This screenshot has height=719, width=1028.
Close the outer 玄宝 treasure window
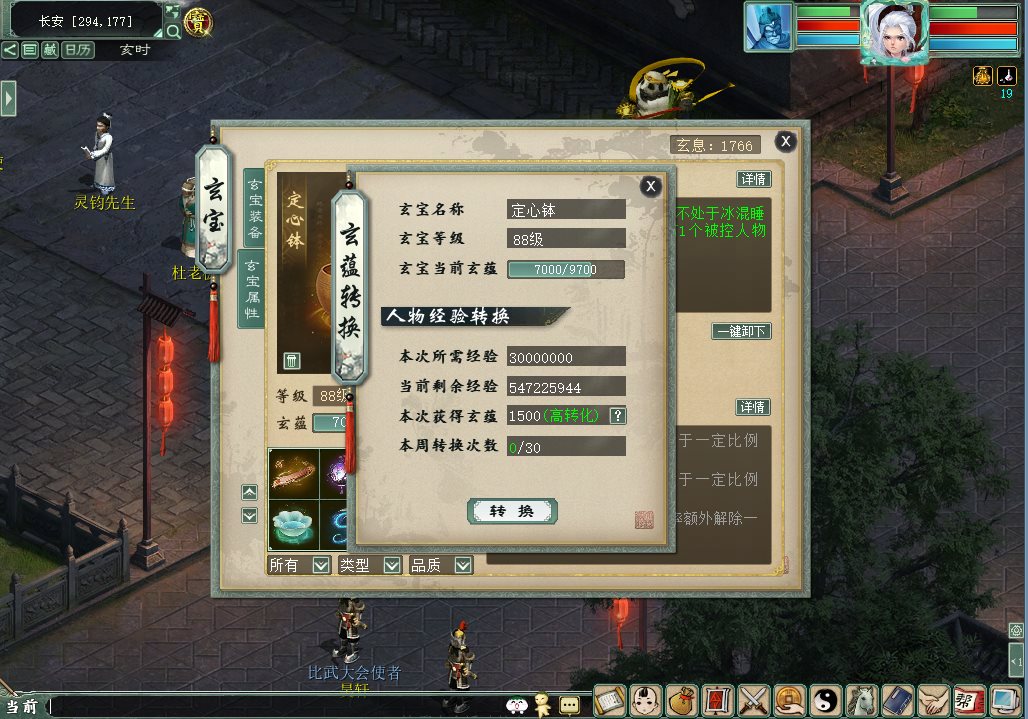[786, 142]
